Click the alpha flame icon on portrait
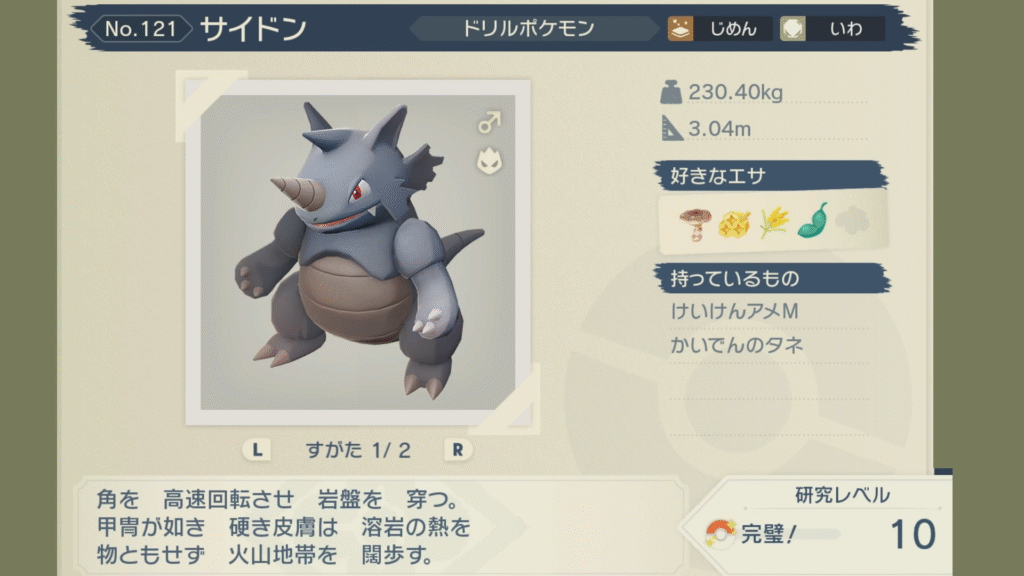Image resolution: width=1024 pixels, height=576 pixels. click(488, 160)
